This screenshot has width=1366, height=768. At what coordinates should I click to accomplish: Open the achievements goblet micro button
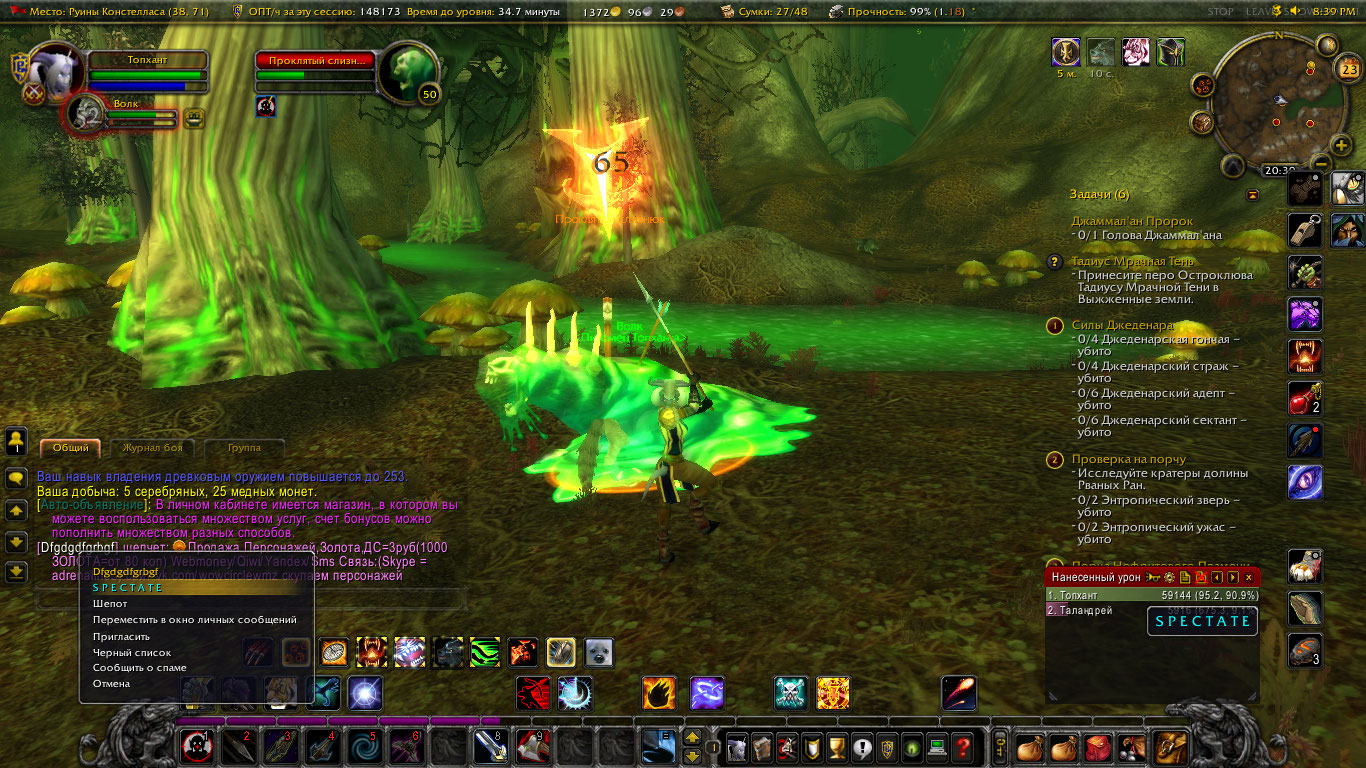pyautogui.click(x=836, y=747)
